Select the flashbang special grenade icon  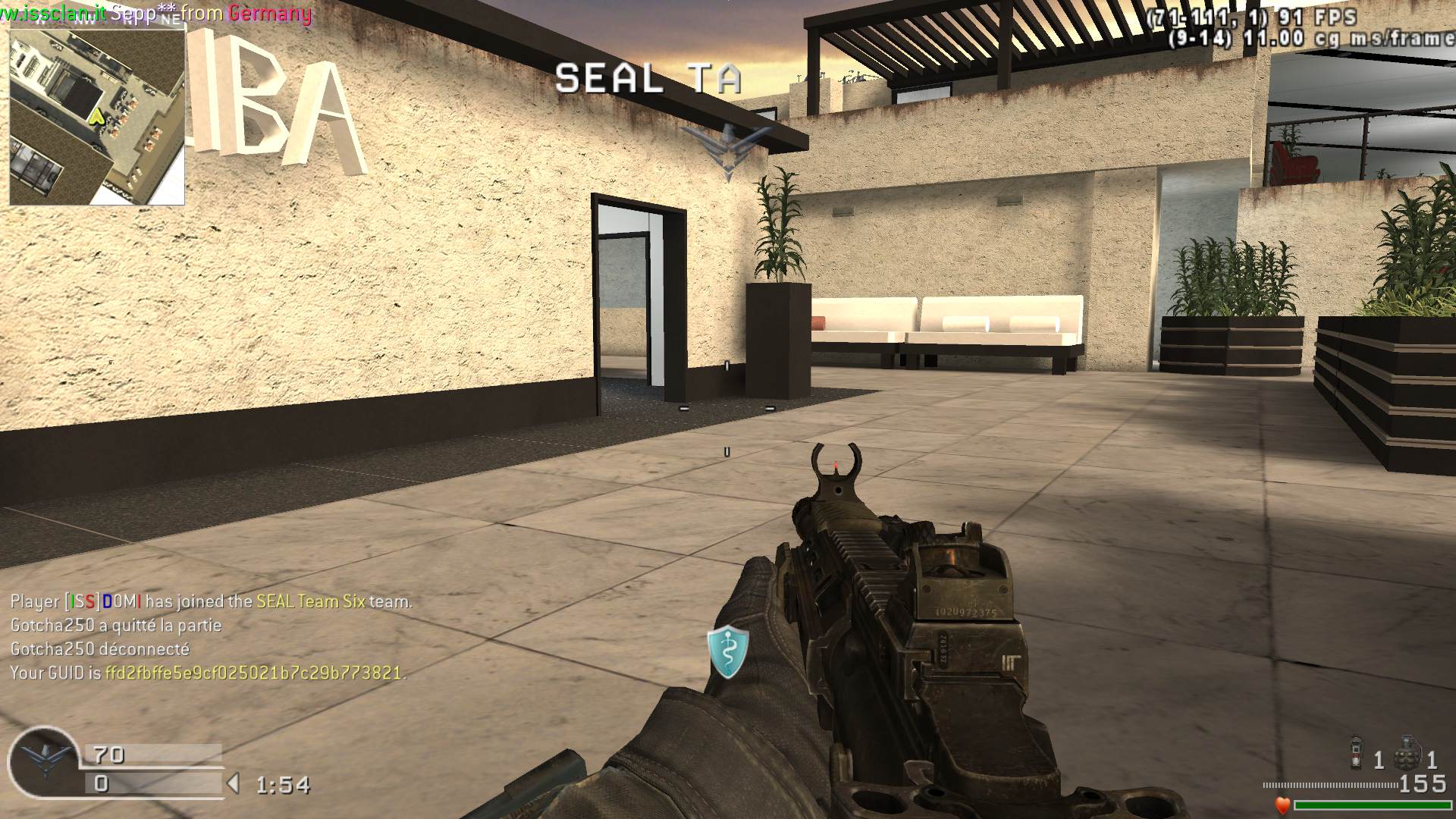click(x=1357, y=753)
